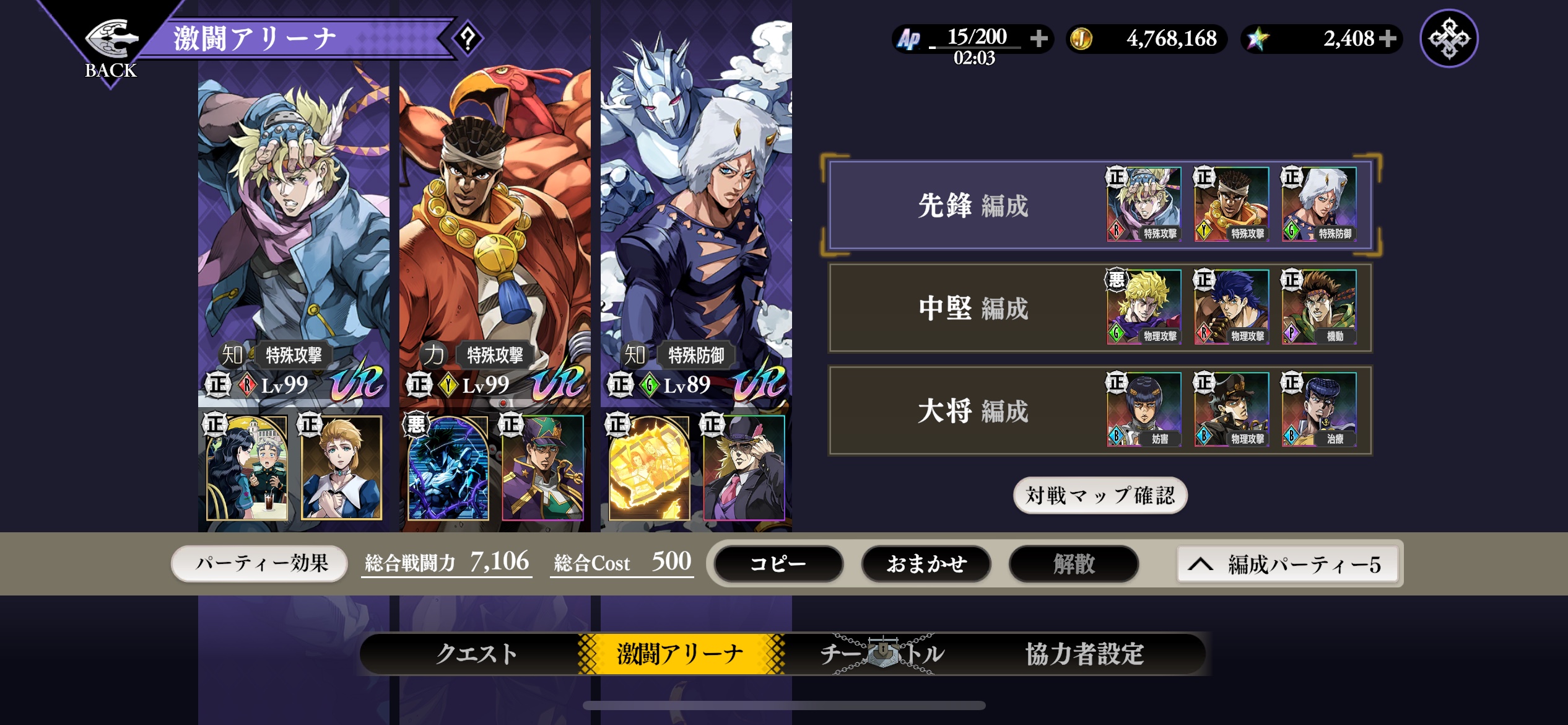Viewport: 1568px width, 725px height.
Task: Click the 解散 disband button
Action: pyautogui.click(x=1074, y=564)
